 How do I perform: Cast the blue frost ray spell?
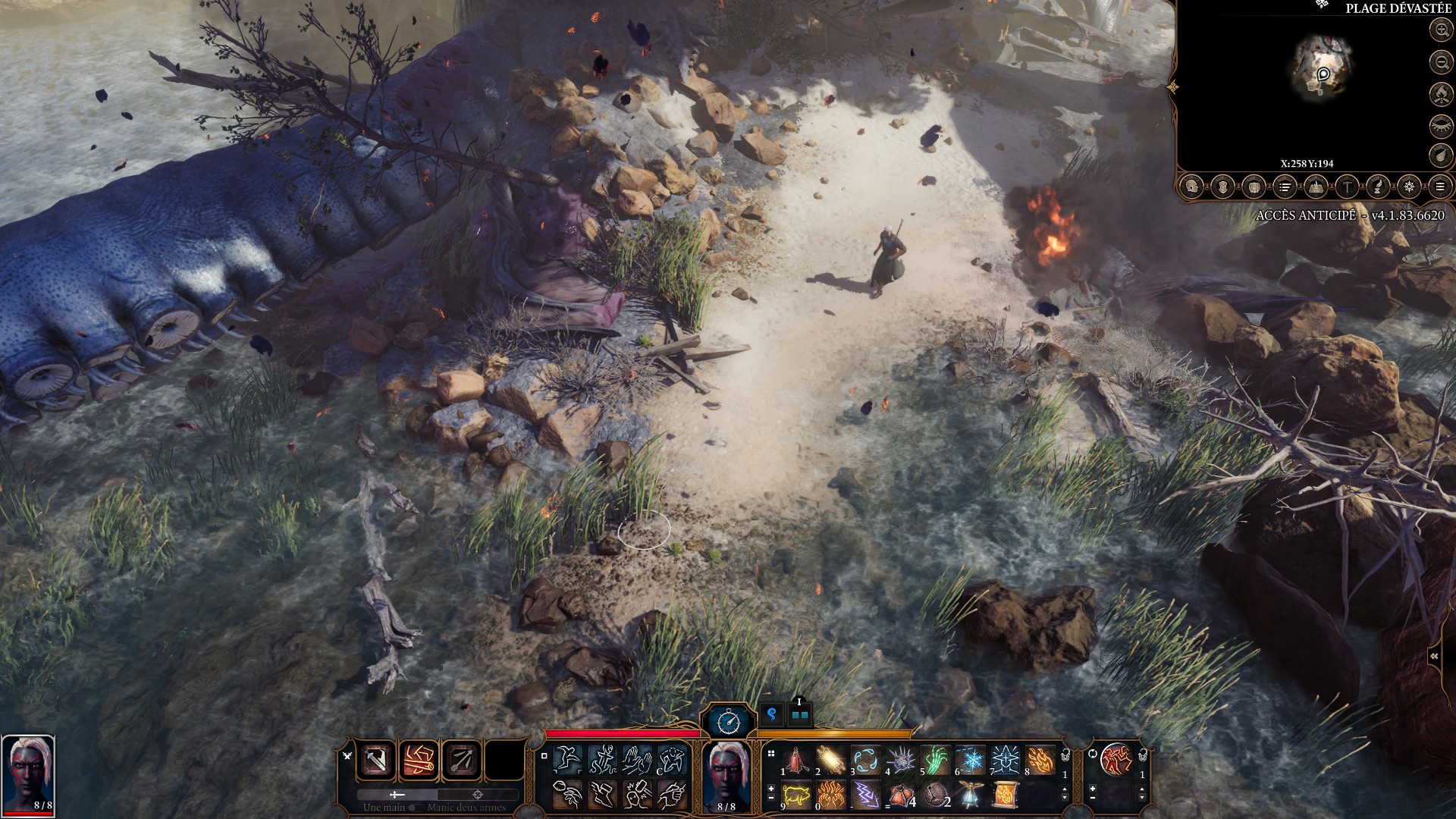(x=970, y=760)
